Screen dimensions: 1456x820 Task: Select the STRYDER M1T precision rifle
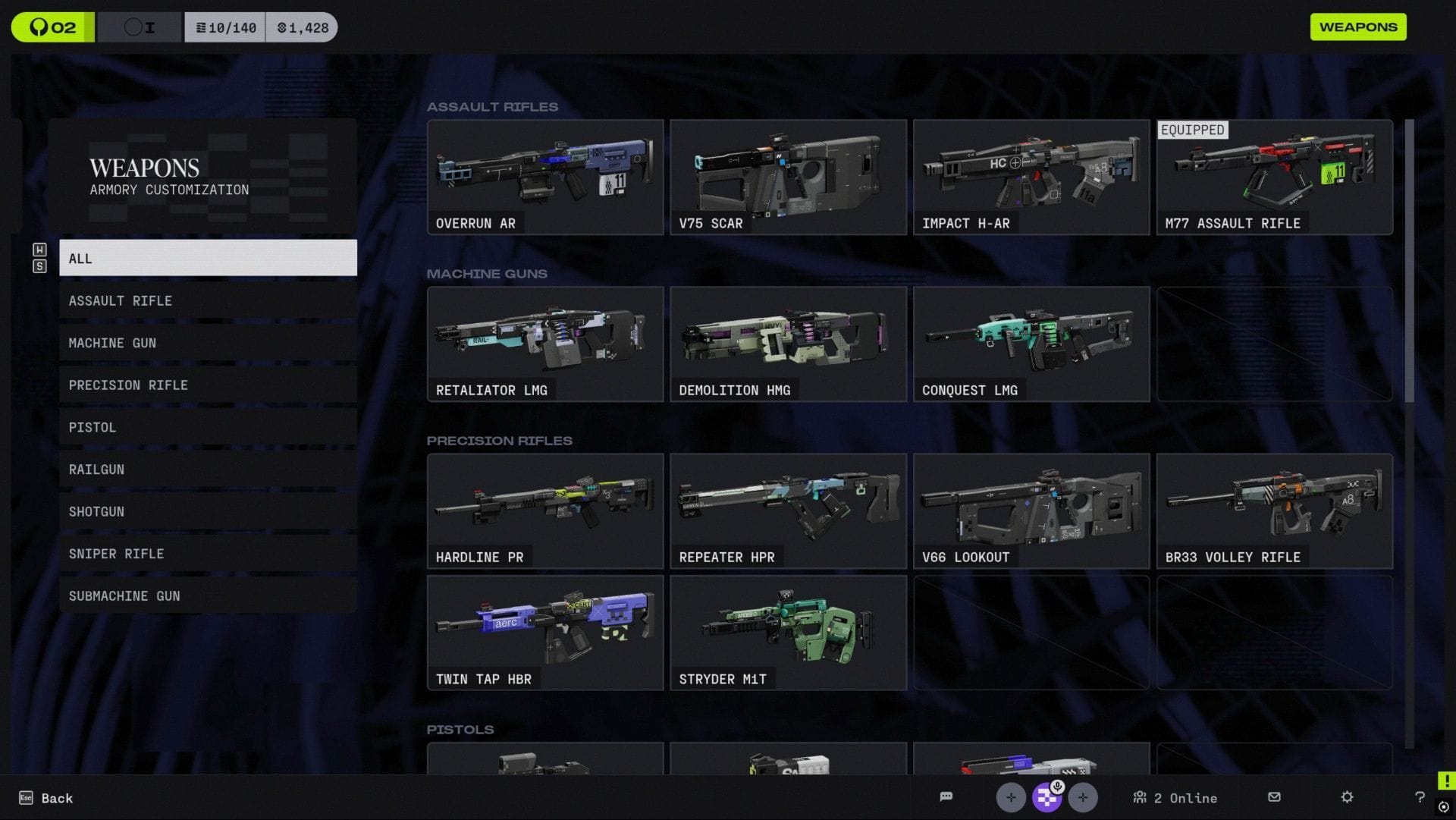coord(788,632)
